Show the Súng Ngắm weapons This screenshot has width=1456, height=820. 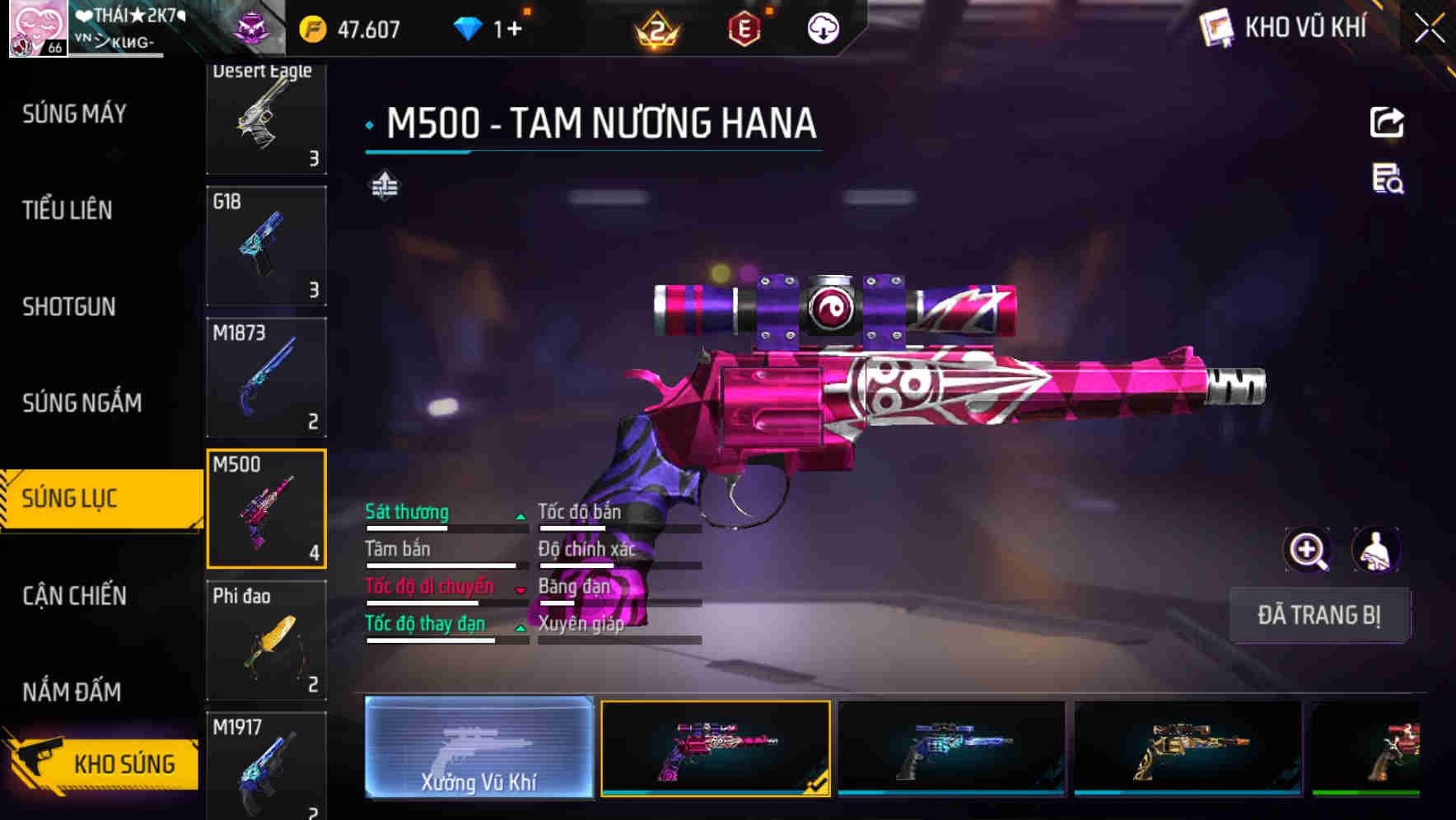point(82,403)
